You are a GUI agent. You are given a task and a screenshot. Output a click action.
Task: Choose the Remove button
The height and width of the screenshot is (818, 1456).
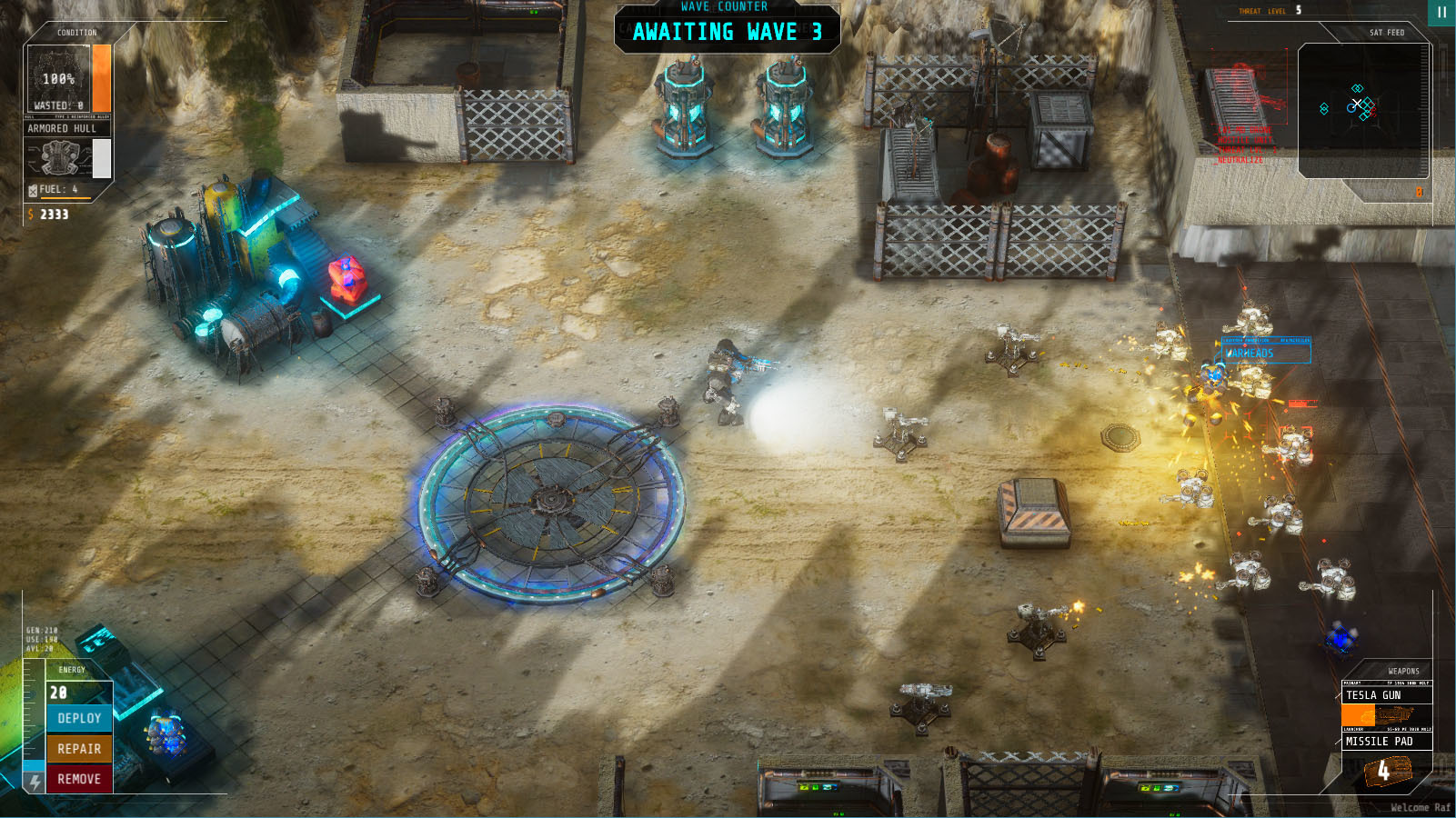79,779
